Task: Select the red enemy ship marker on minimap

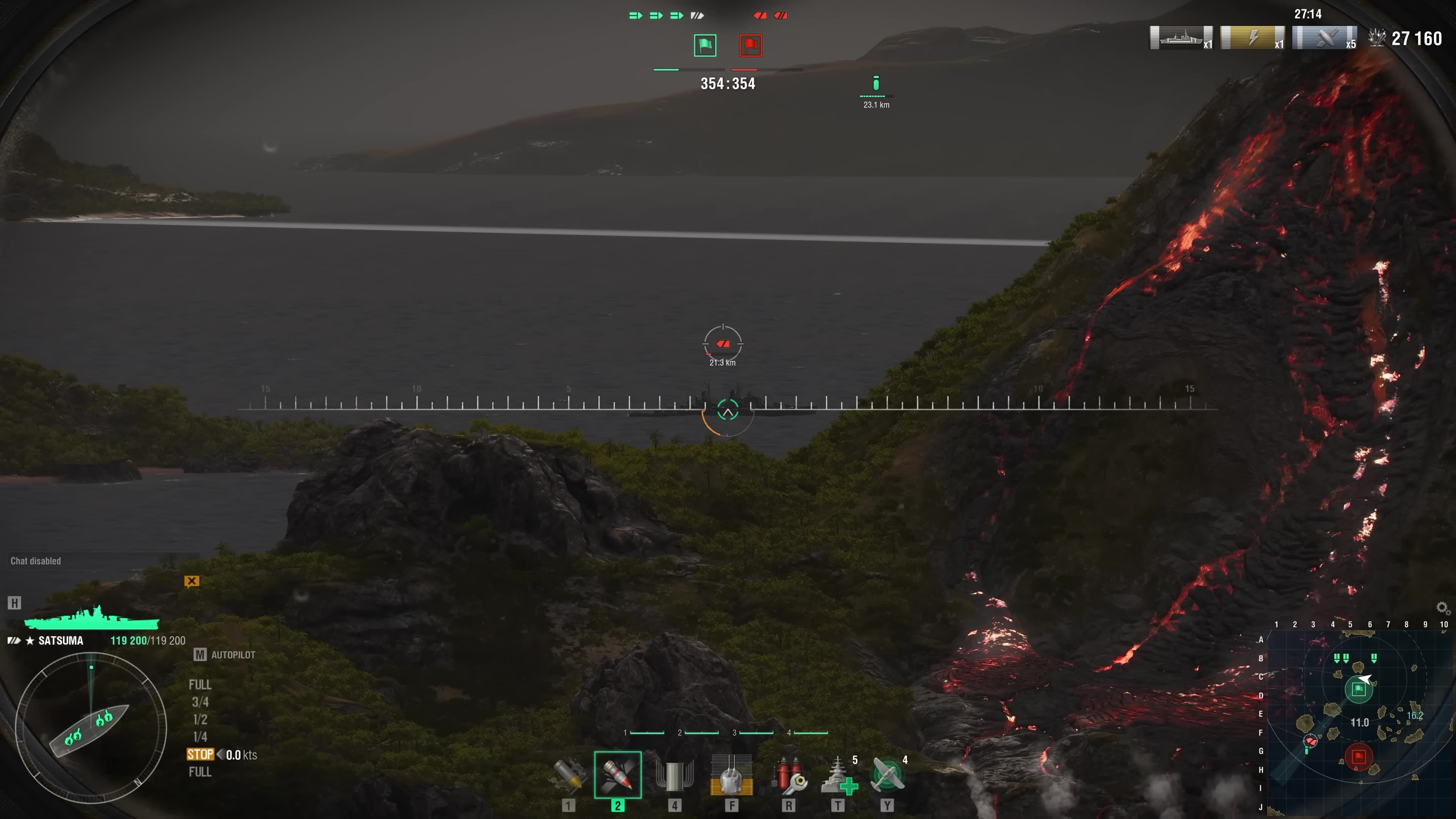Action: pos(1310,741)
